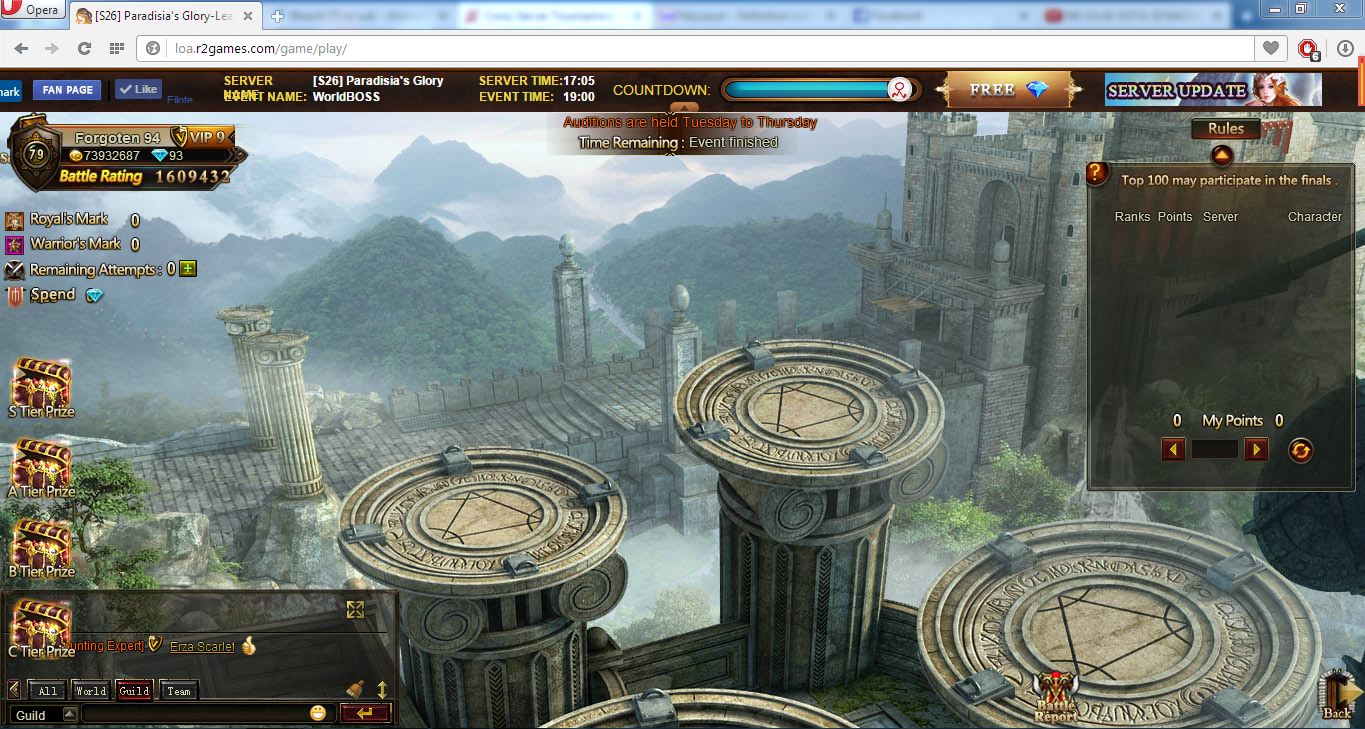Click the Back door button

tap(1337, 694)
